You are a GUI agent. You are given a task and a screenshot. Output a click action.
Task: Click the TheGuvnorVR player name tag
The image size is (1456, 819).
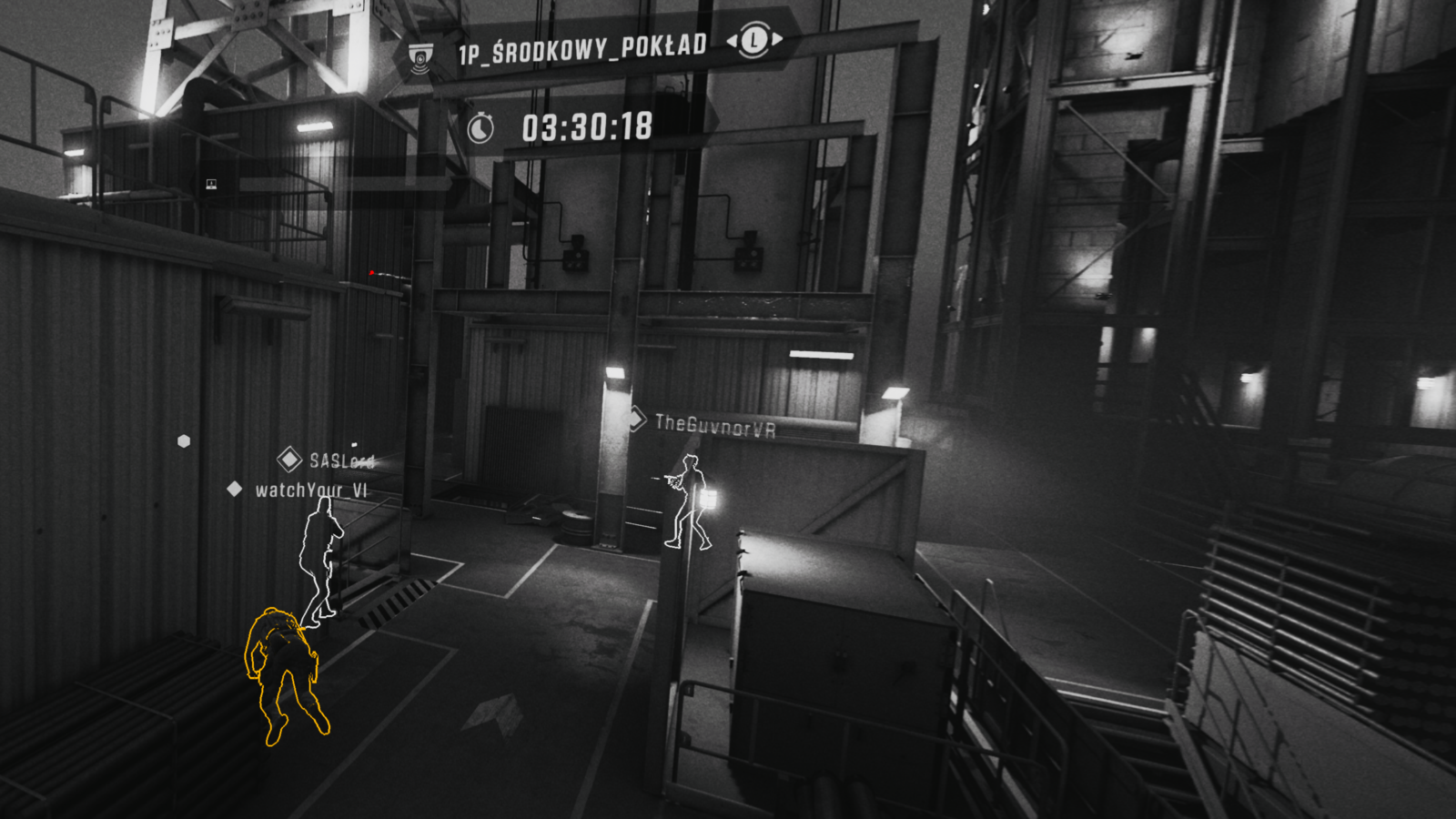714,425
